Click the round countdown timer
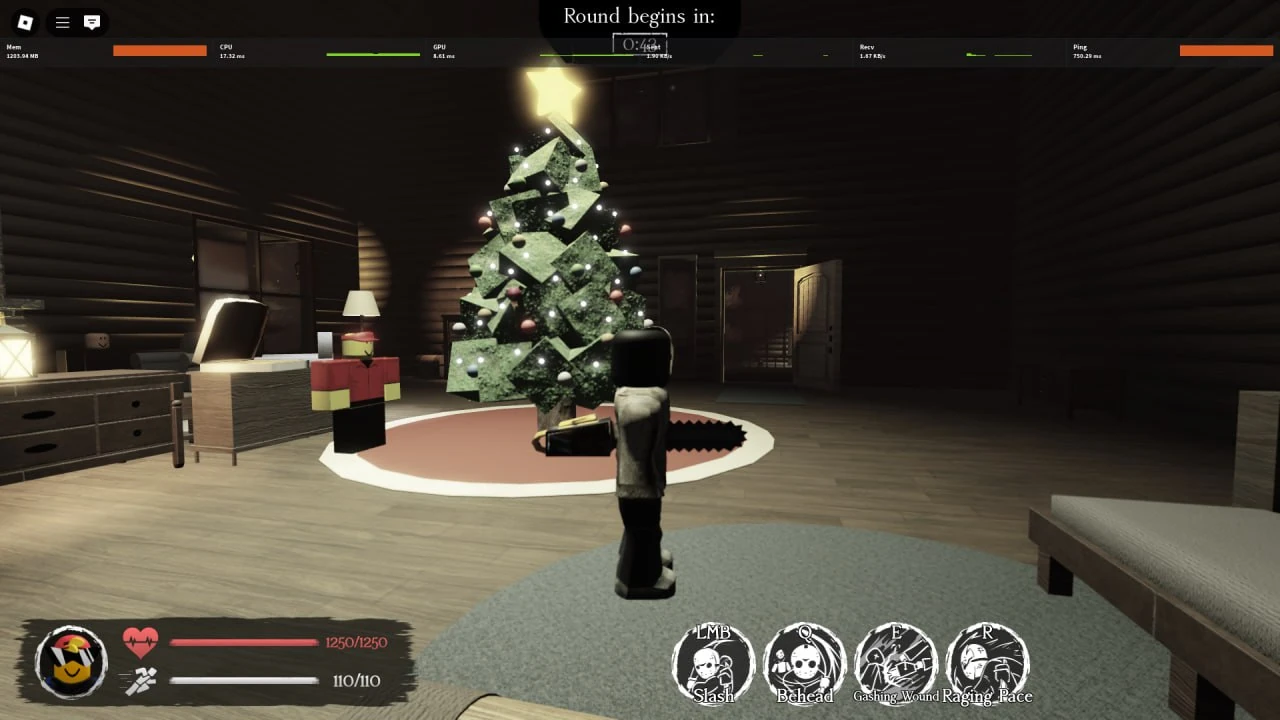Image resolution: width=1280 pixels, height=720 pixels. (638, 44)
